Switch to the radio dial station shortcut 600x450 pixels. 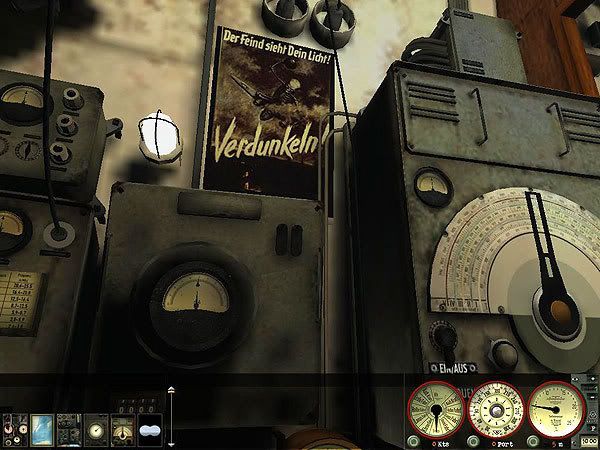point(122,428)
